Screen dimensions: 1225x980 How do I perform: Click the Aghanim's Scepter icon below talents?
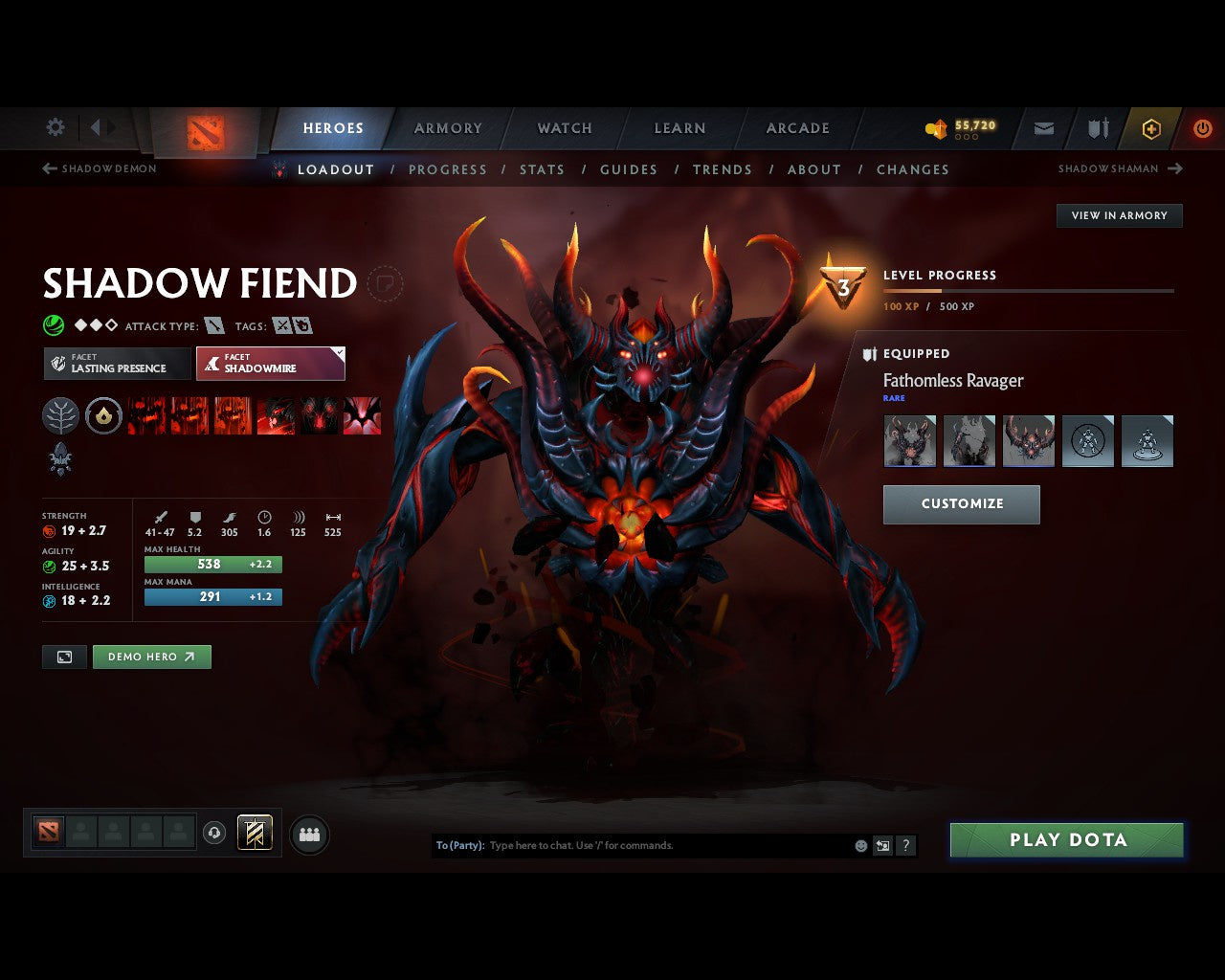click(x=60, y=460)
